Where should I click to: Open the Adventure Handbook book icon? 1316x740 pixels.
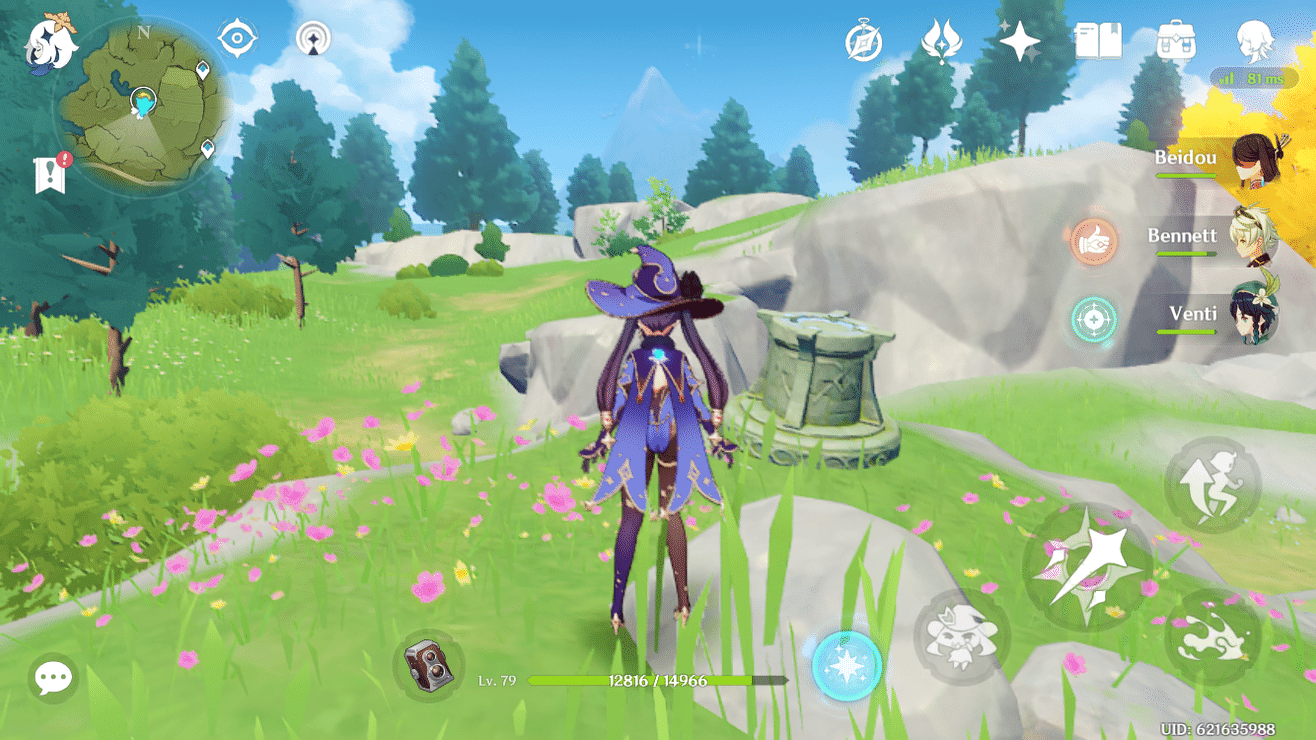tap(1098, 42)
